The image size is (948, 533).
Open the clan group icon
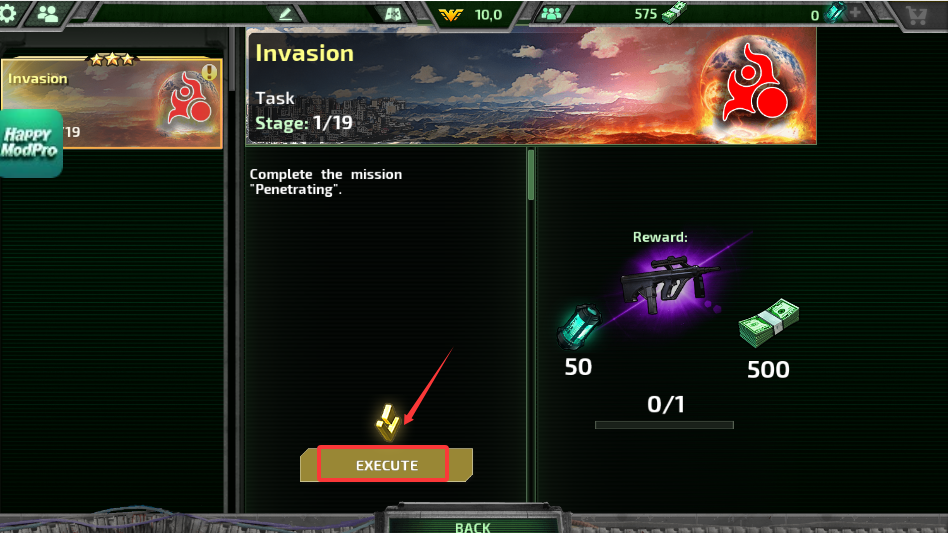point(551,14)
